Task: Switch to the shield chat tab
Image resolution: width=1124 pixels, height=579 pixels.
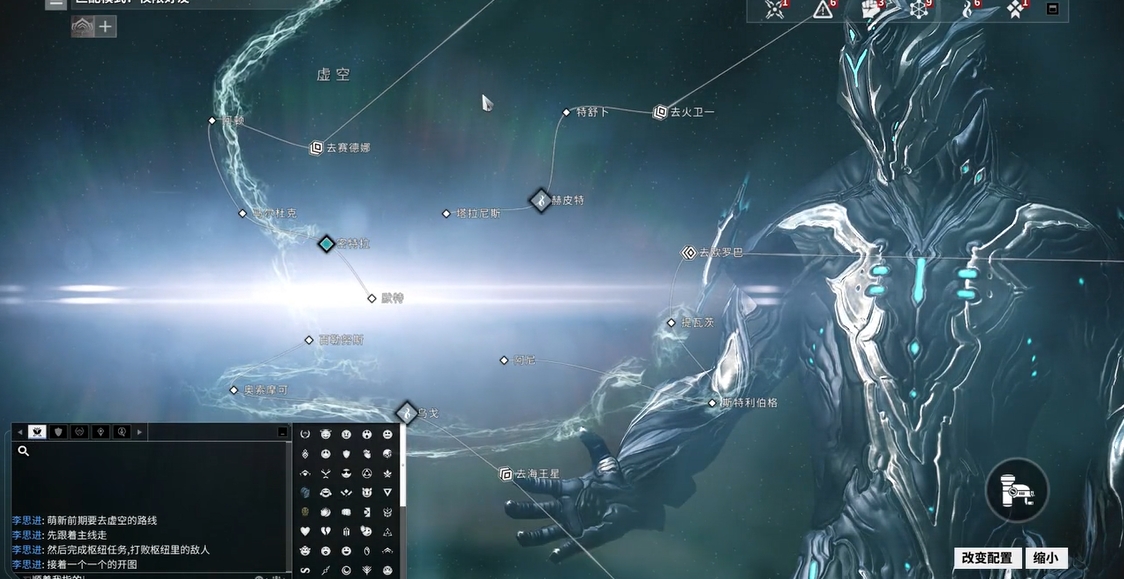Action: (59, 432)
